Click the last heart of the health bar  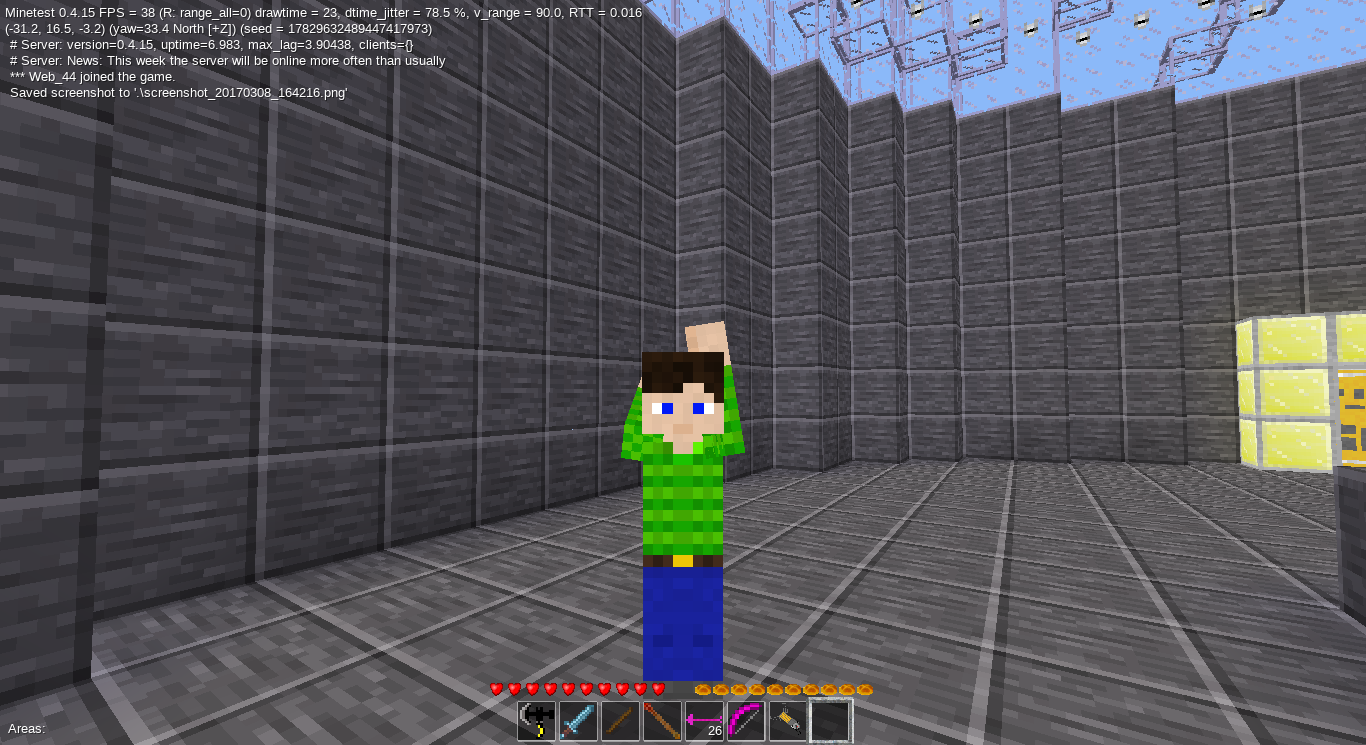click(x=659, y=689)
